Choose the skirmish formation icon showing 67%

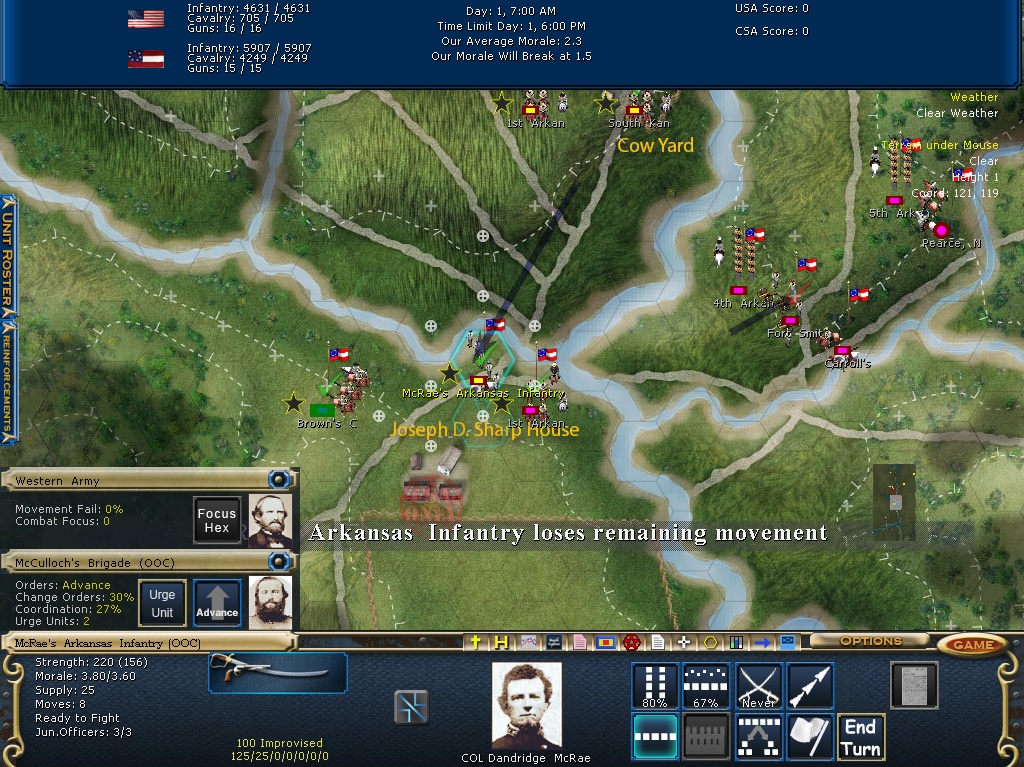[706, 686]
